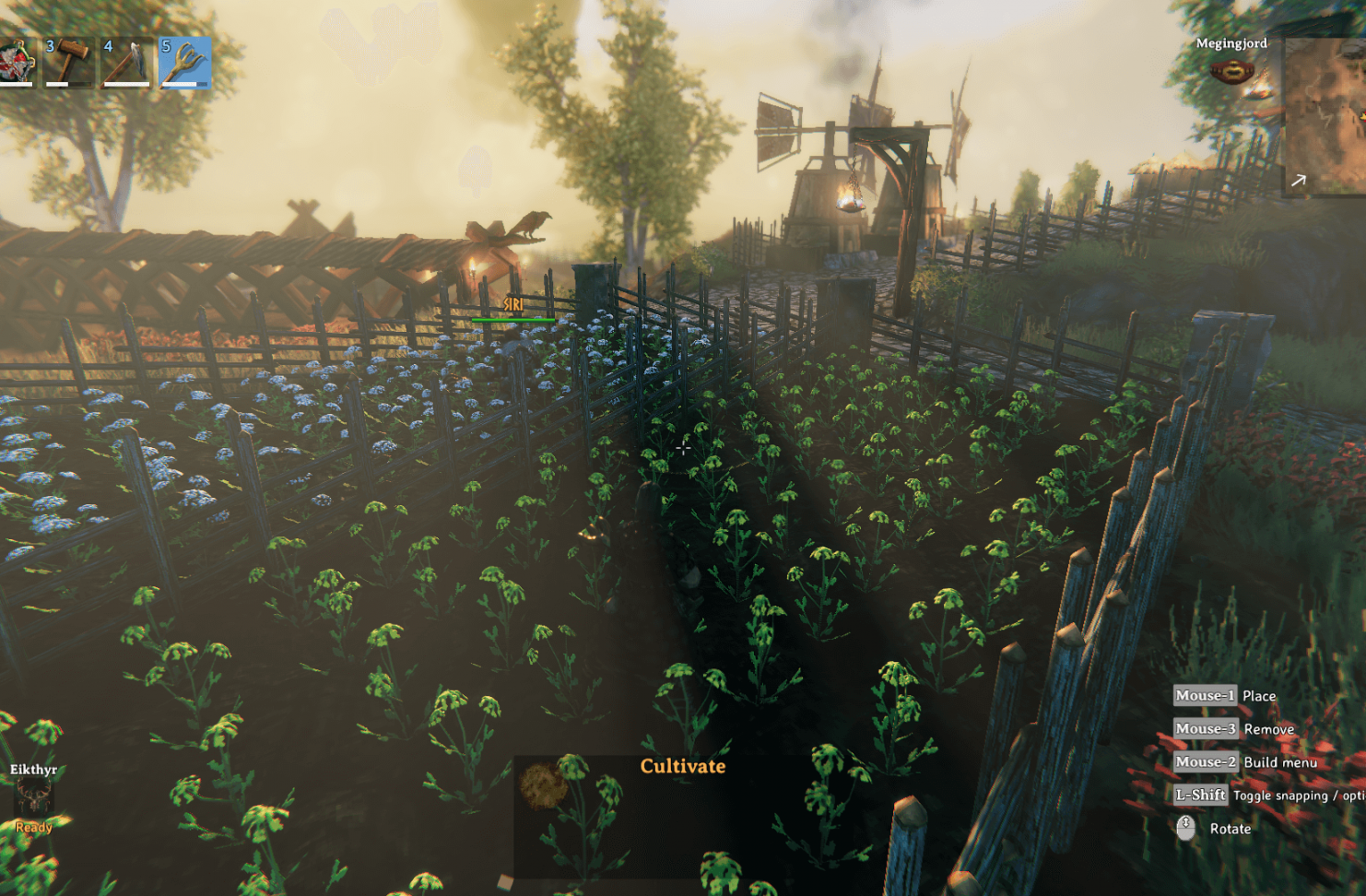Open the minimap
Screen dimensions: 1366x896
(1325, 115)
